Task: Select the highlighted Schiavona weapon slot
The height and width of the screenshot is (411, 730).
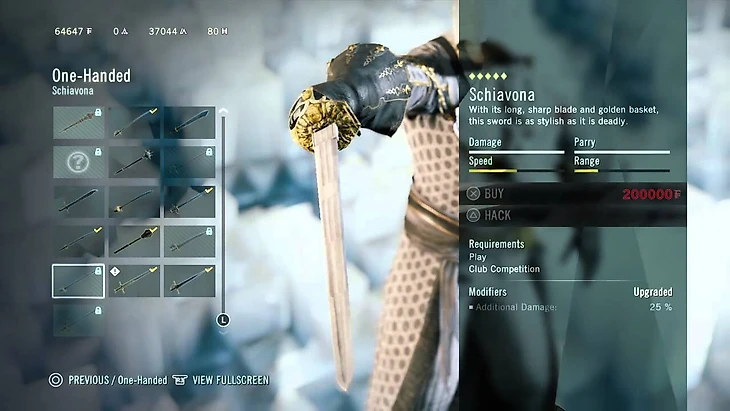Action: [x=78, y=281]
